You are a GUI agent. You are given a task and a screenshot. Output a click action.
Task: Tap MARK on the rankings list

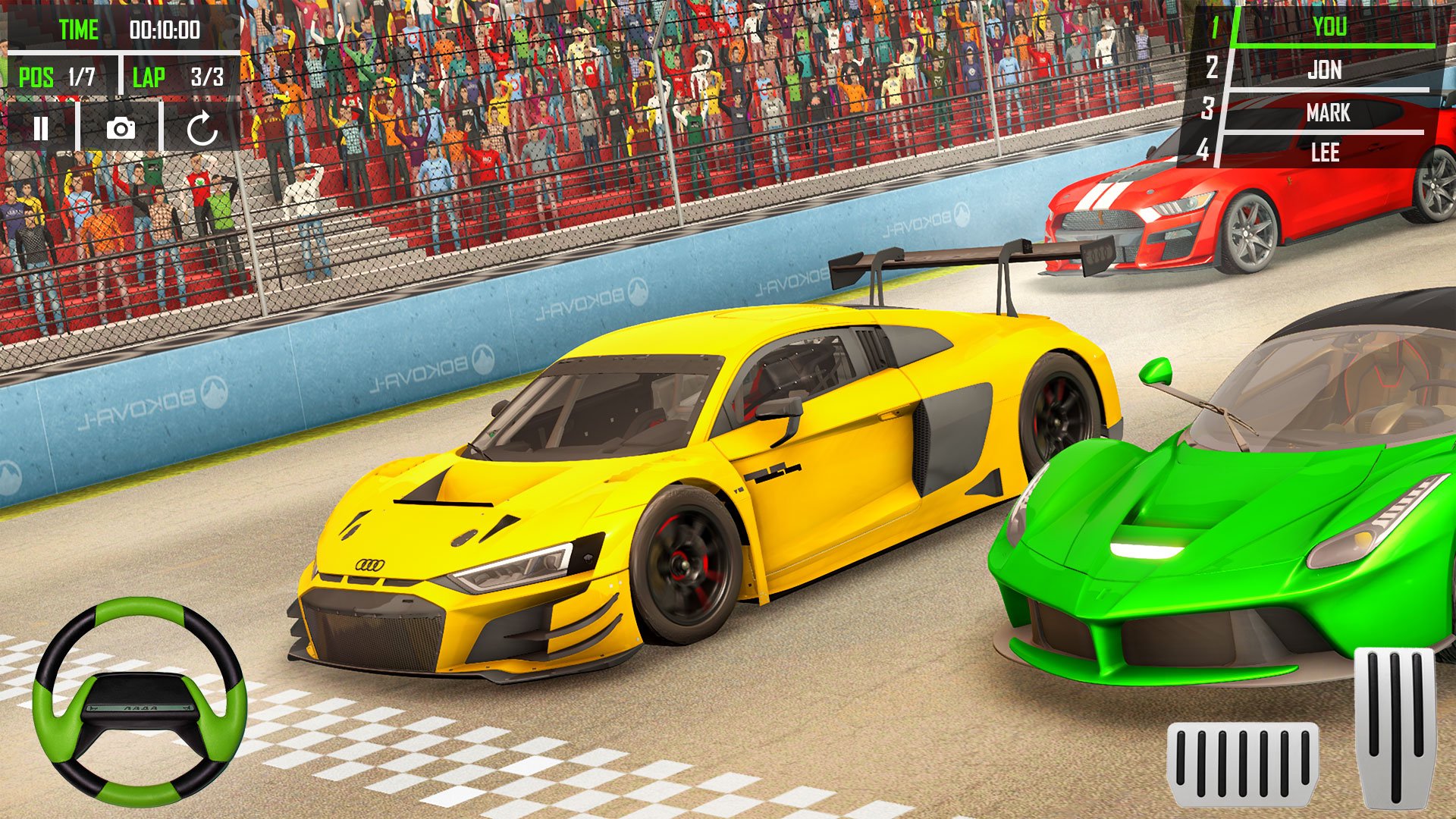click(1327, 114)
